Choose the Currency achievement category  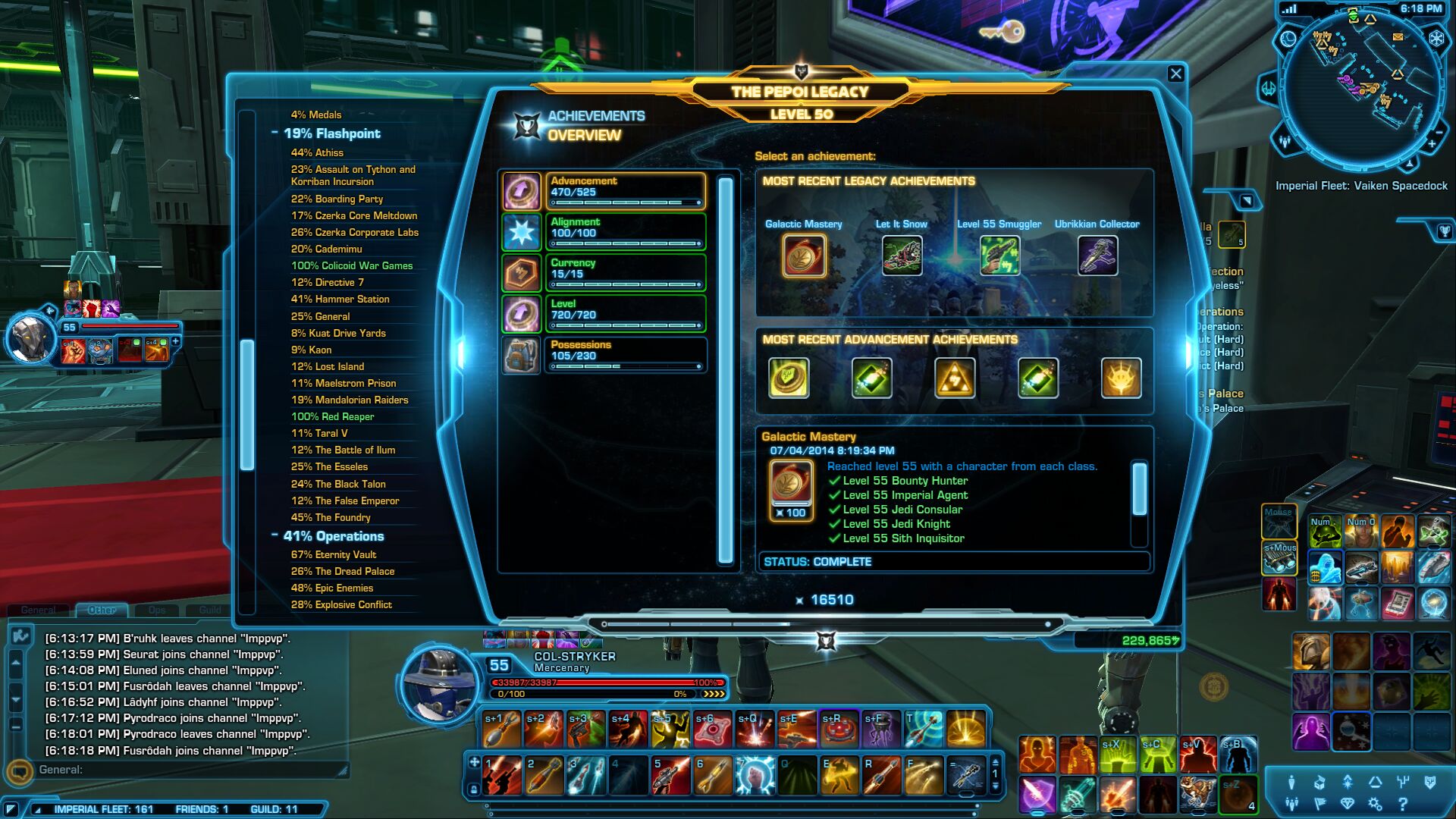point(625,273)
